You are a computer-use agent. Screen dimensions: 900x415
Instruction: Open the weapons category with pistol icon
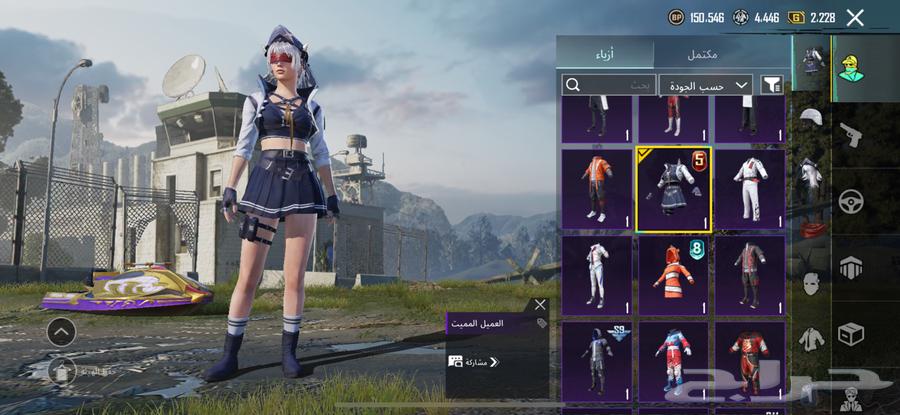tap(851, 133)
